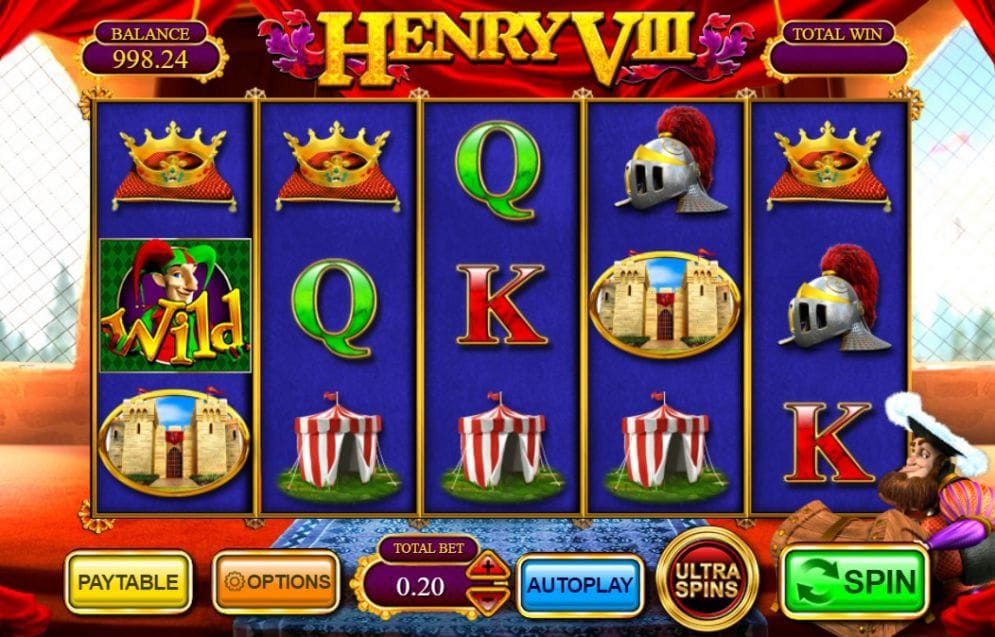Open the Options menu

(276, 581)
